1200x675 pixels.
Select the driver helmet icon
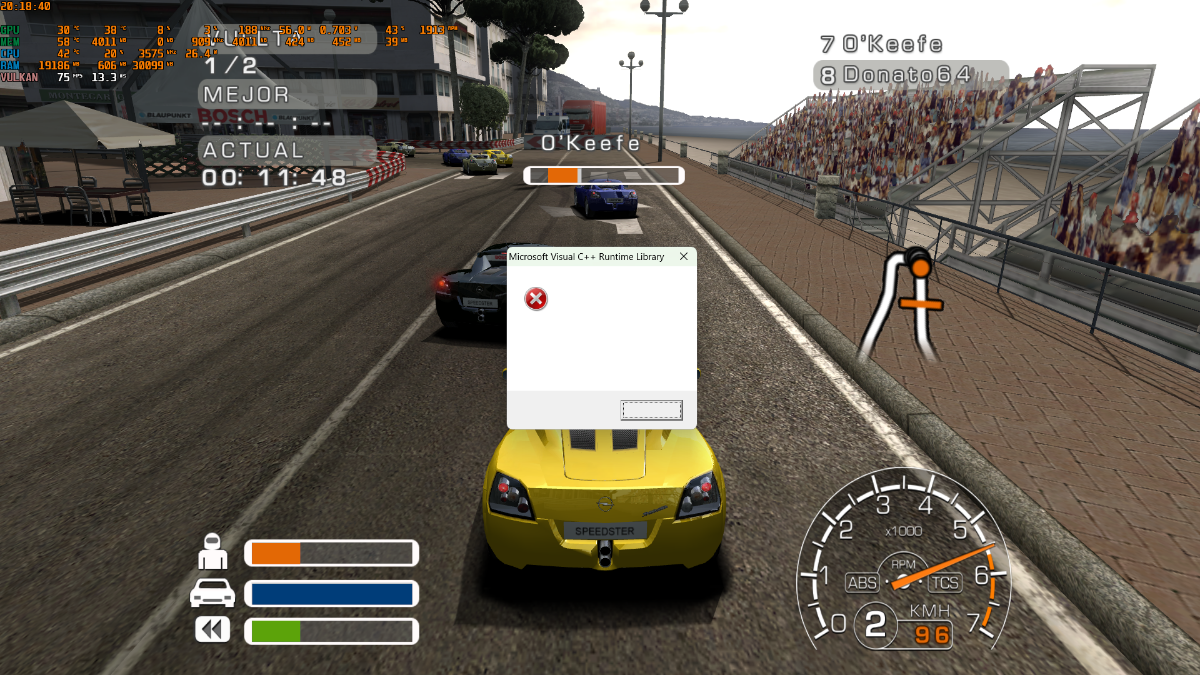tap(212, 553)
